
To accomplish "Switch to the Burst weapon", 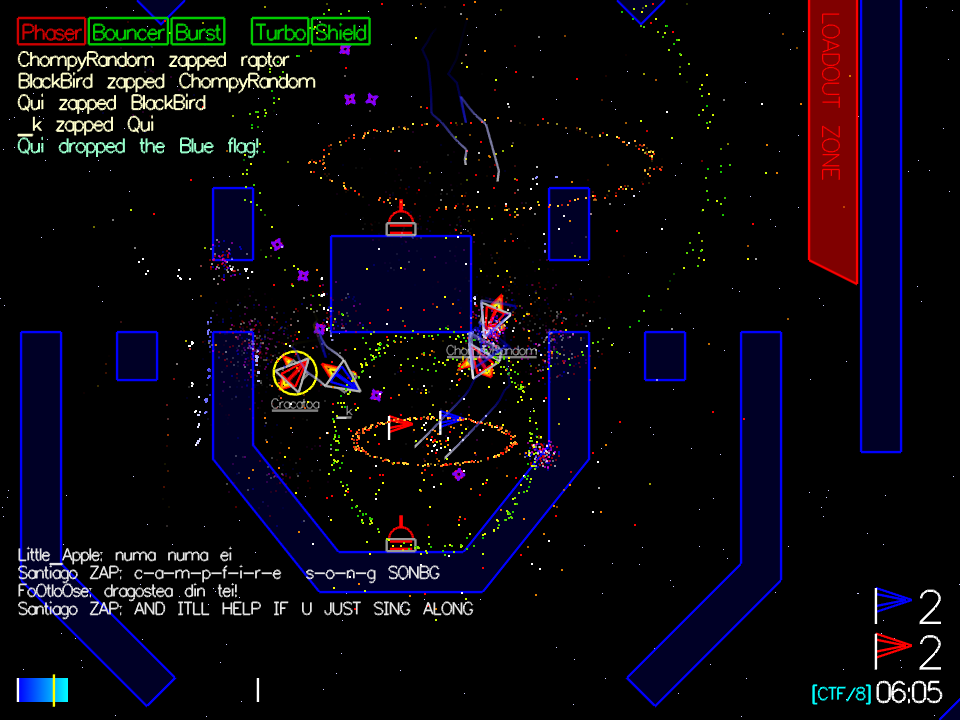I will [x=198, y=32].
